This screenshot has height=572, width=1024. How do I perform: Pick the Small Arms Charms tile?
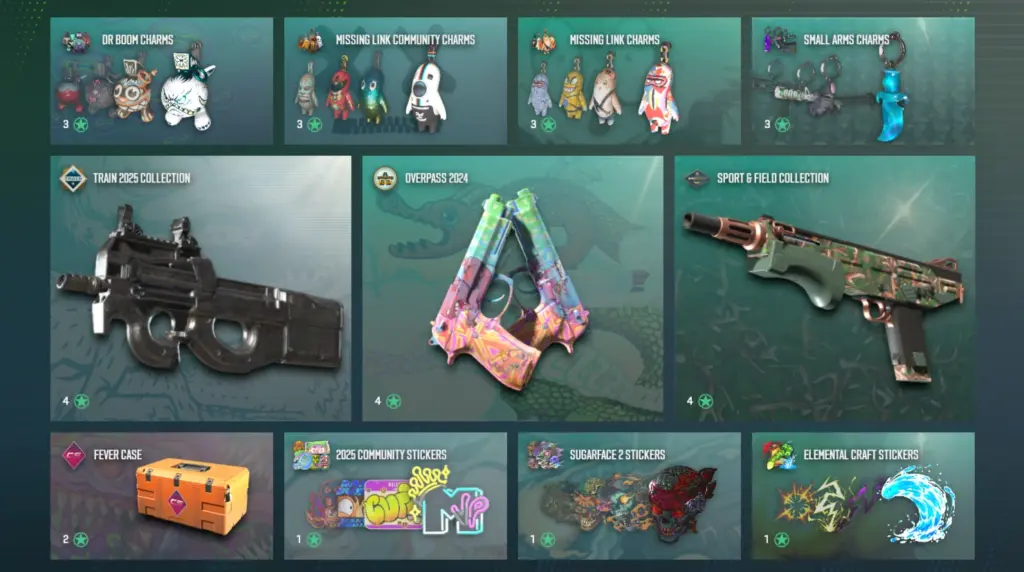(863, 81)
